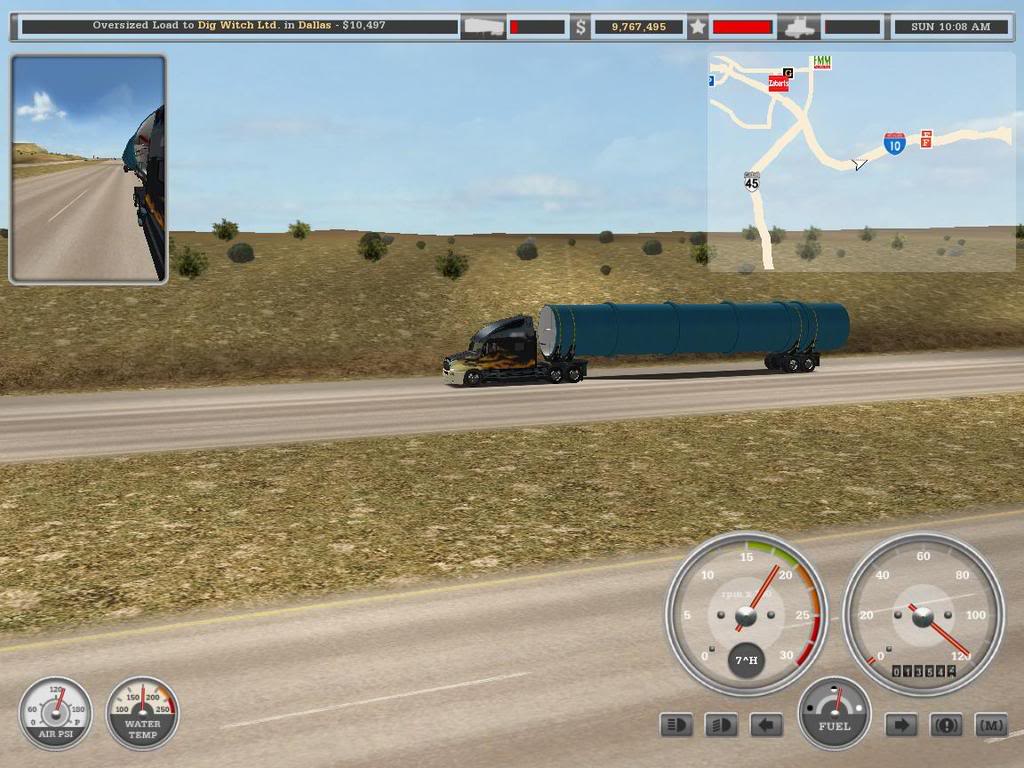Click the side mirror view panel
Viewport: 1024px width, 768px height.
[88, 169]
